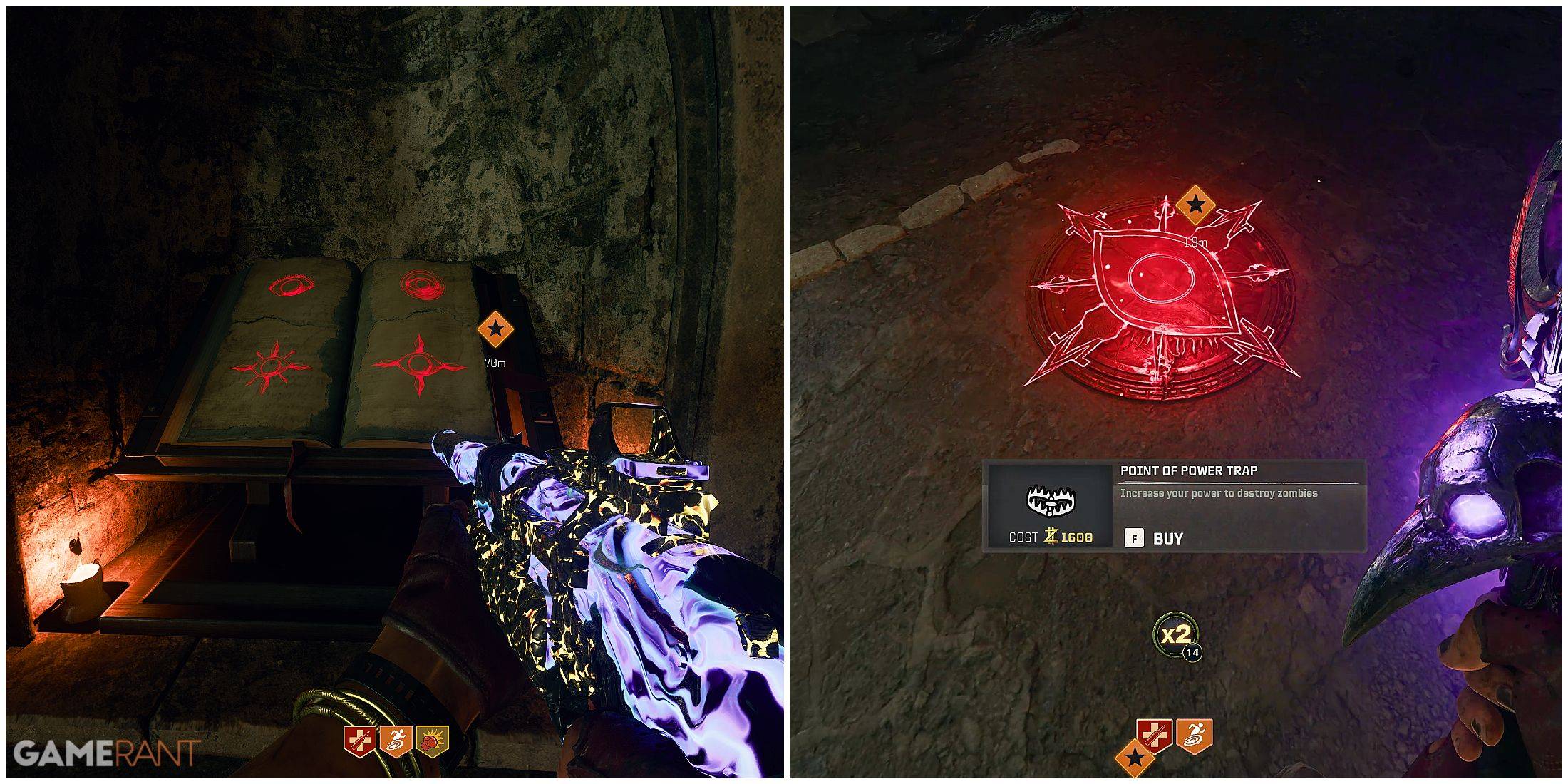Click the Stamin-Up perk beside the boxing glove

[396, 742]
